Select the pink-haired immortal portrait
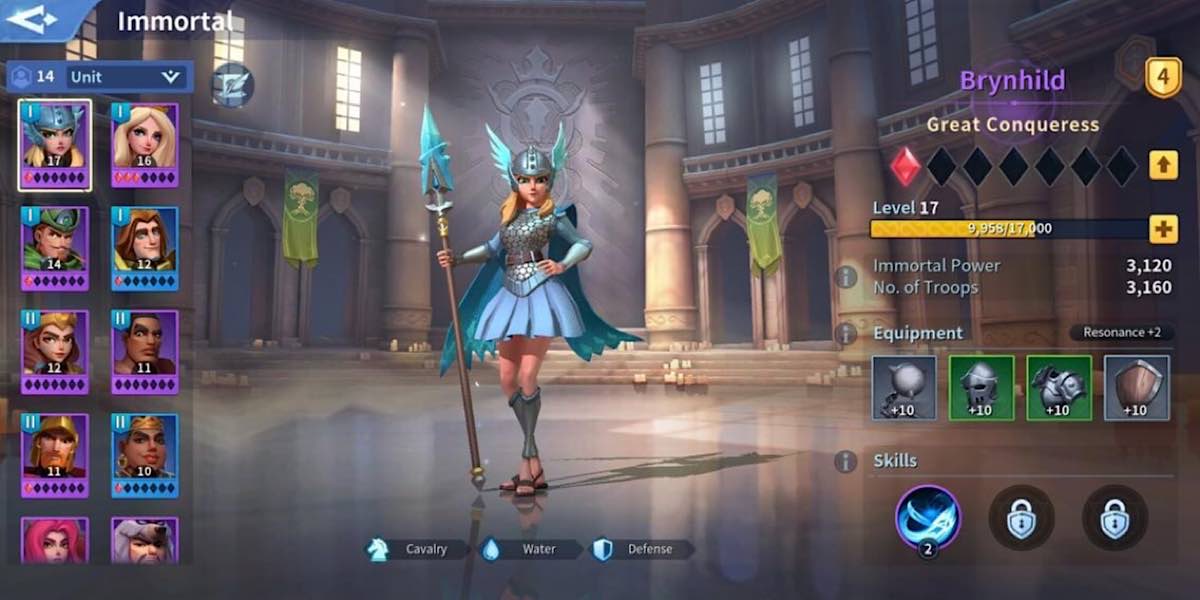 tap(55, 540)
